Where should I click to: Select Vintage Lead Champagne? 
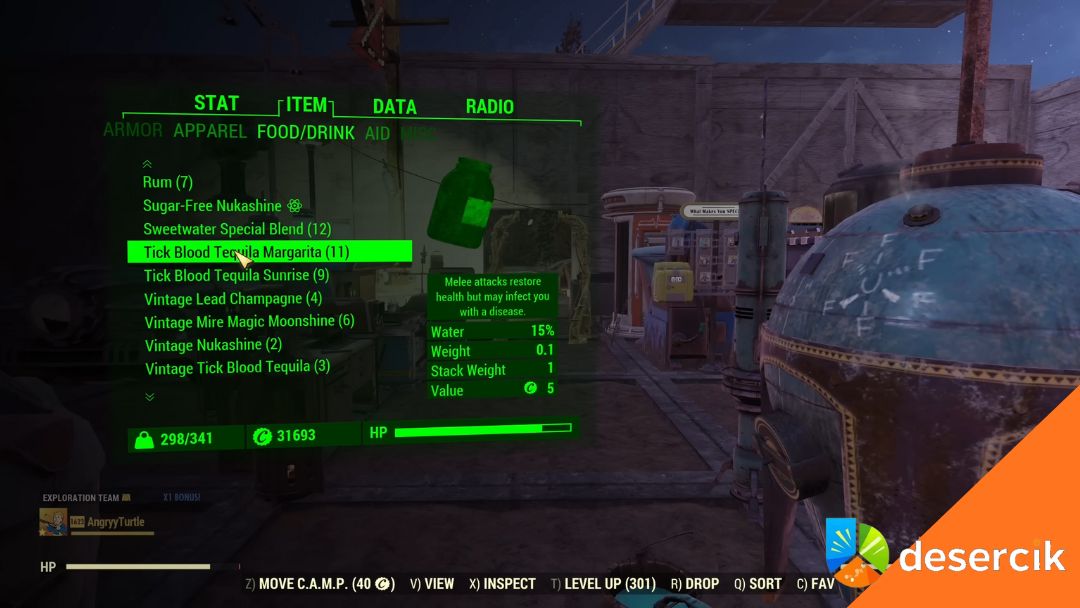[x=233, y=298]
